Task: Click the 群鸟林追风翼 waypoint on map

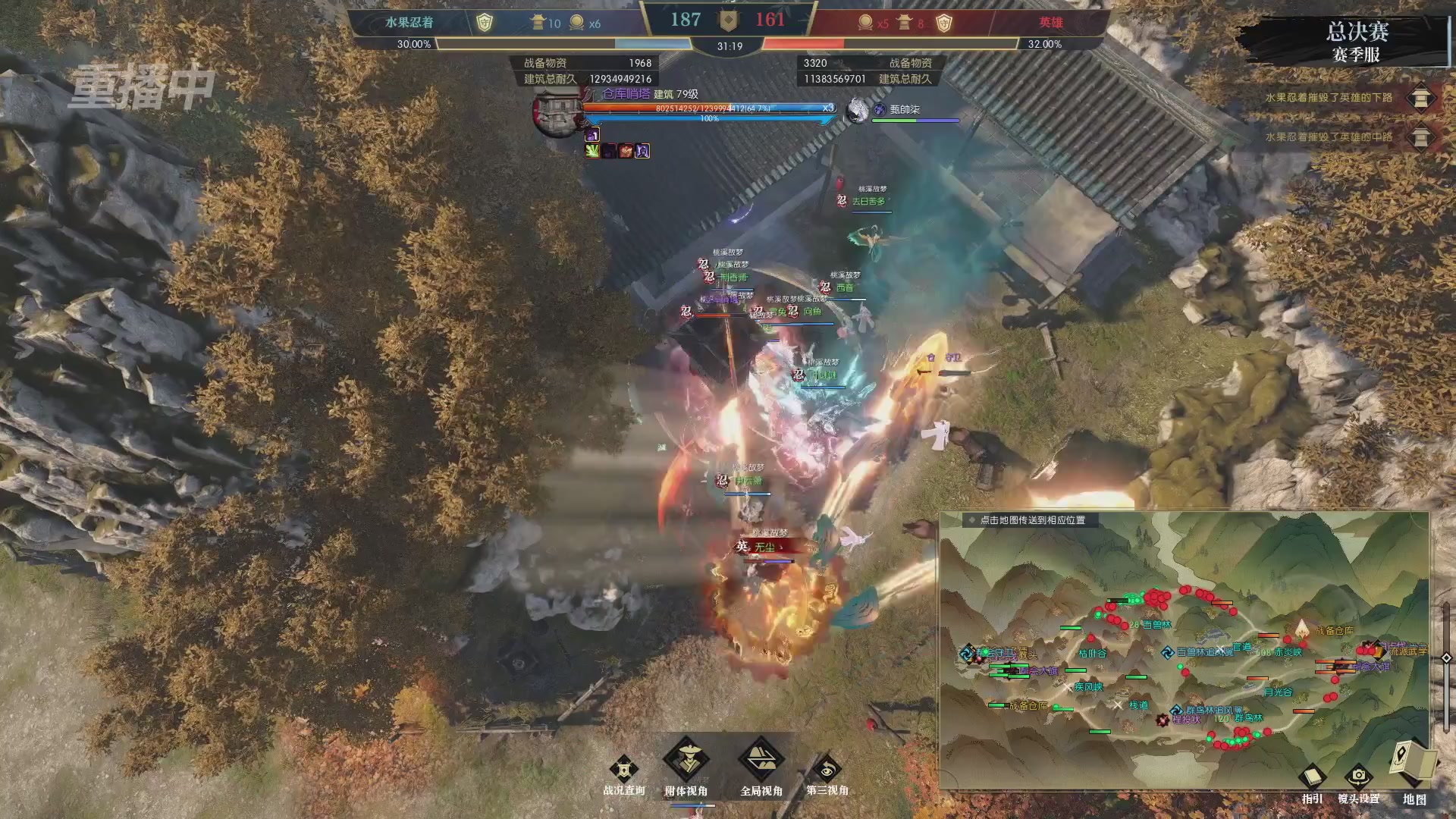Action: (1176, 711)
